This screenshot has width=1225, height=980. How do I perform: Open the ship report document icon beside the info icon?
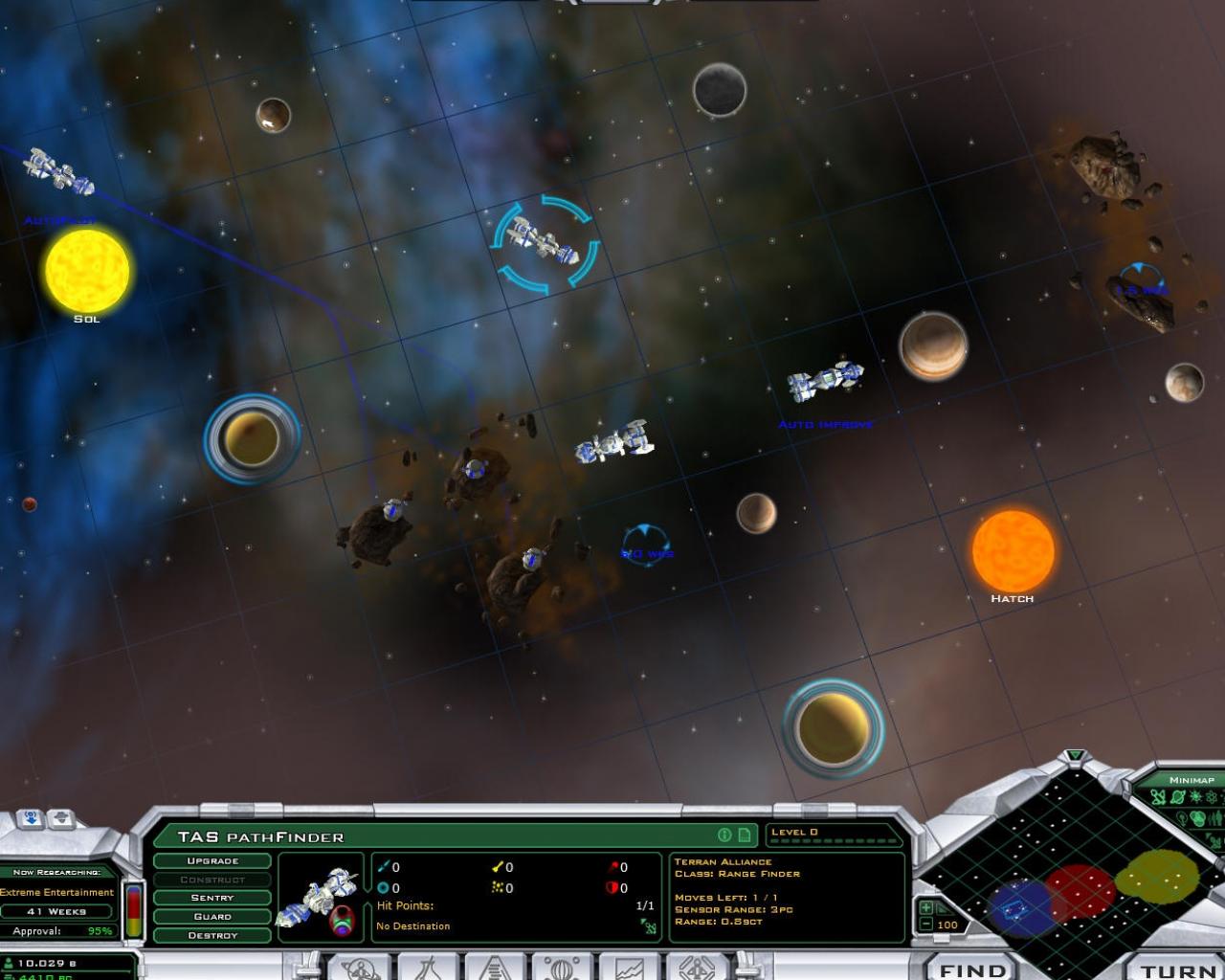point(746,835)
